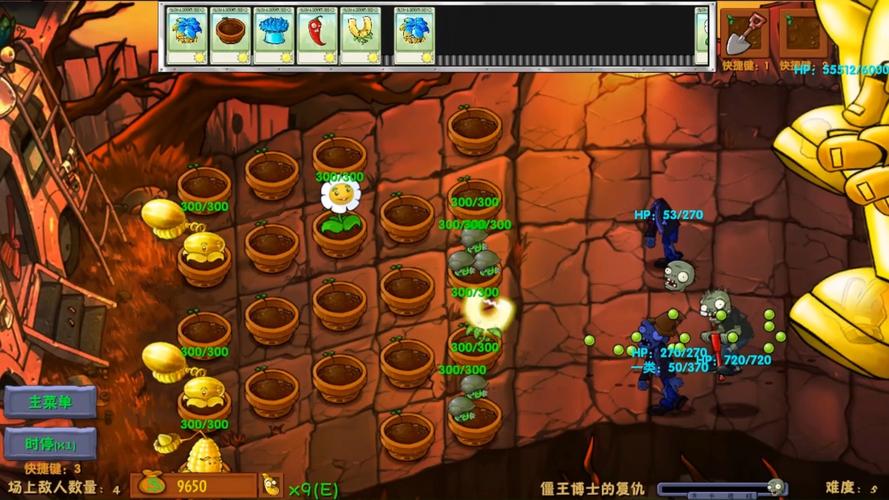Click the white daisy plant on the board
Viewport: 889px width, 500px height.
coord(340,198)
